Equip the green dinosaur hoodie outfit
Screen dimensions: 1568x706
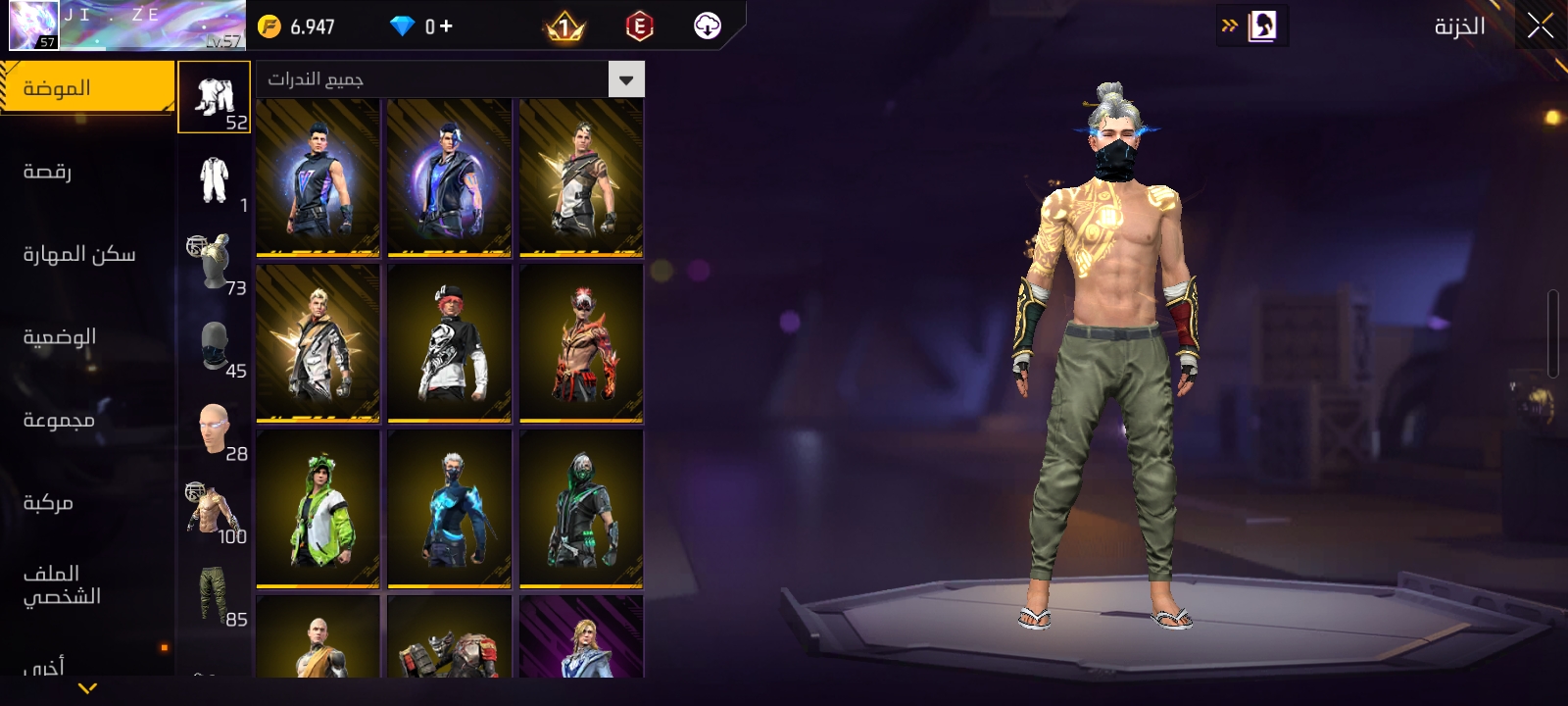click(x=318, y=509)
